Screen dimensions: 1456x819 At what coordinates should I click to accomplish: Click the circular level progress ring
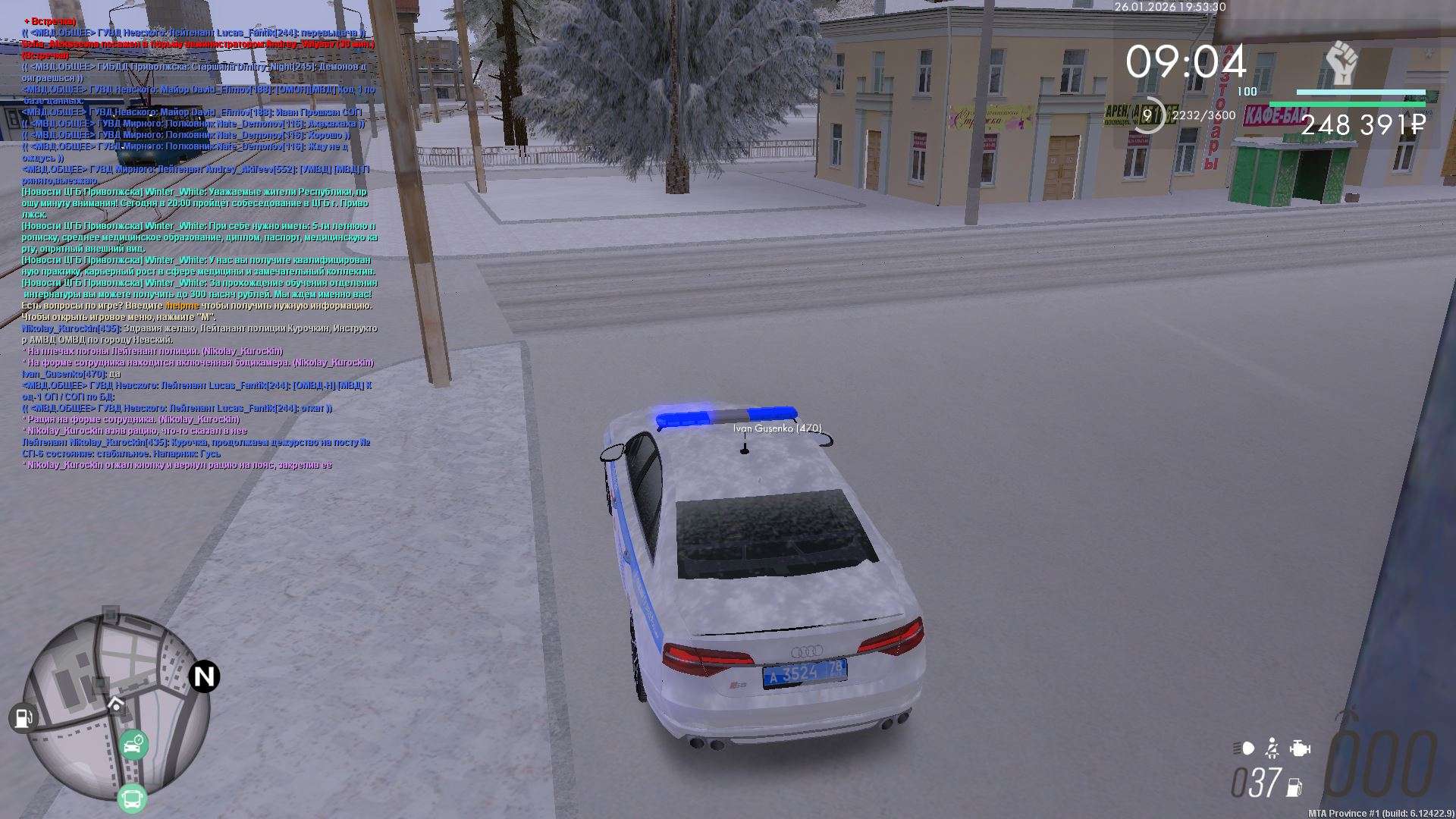coord(1147,115)
